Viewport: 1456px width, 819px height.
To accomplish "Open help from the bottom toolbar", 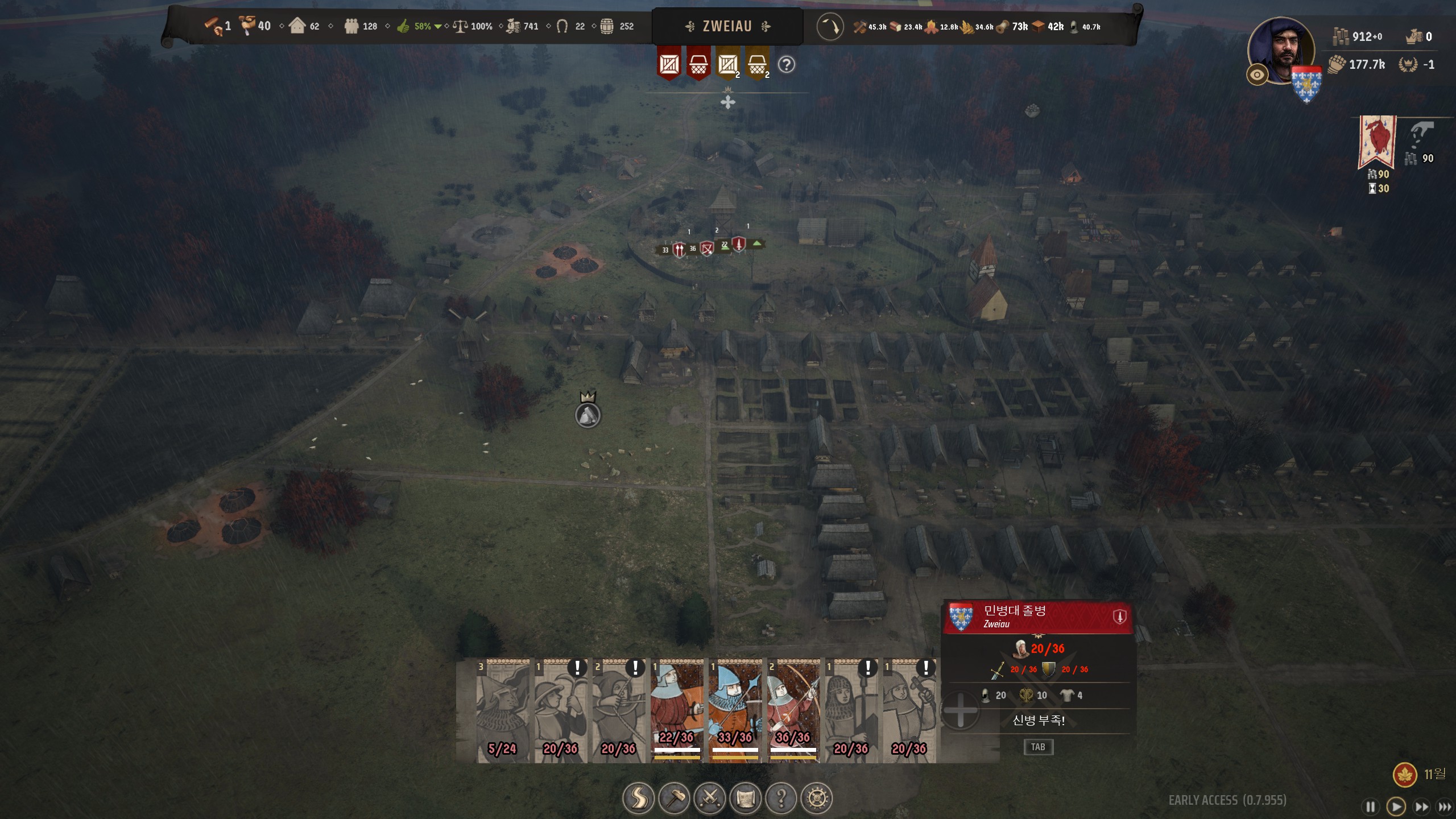I will pos(781,798).
